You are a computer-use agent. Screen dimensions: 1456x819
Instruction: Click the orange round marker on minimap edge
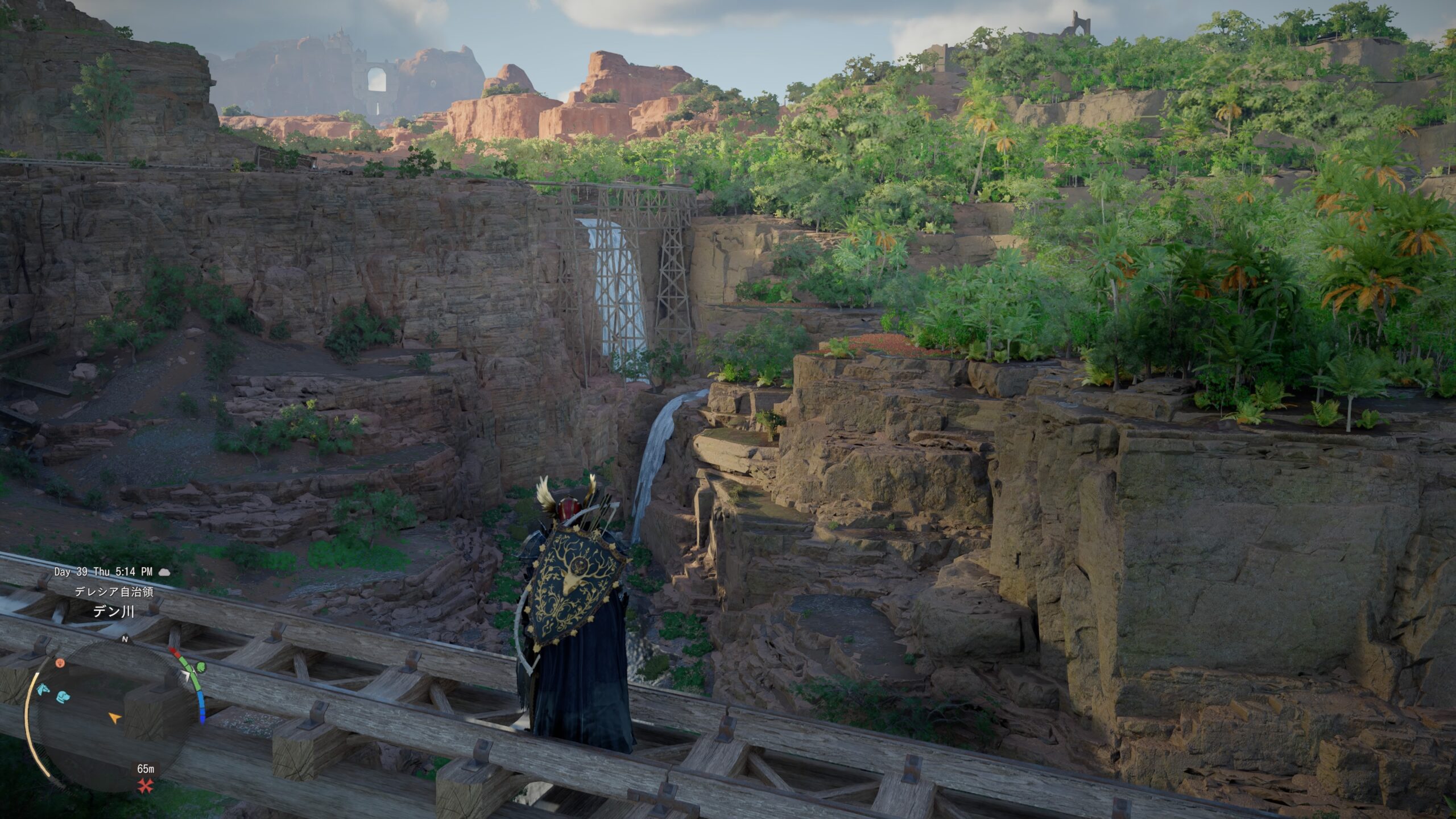click(59, 663)
